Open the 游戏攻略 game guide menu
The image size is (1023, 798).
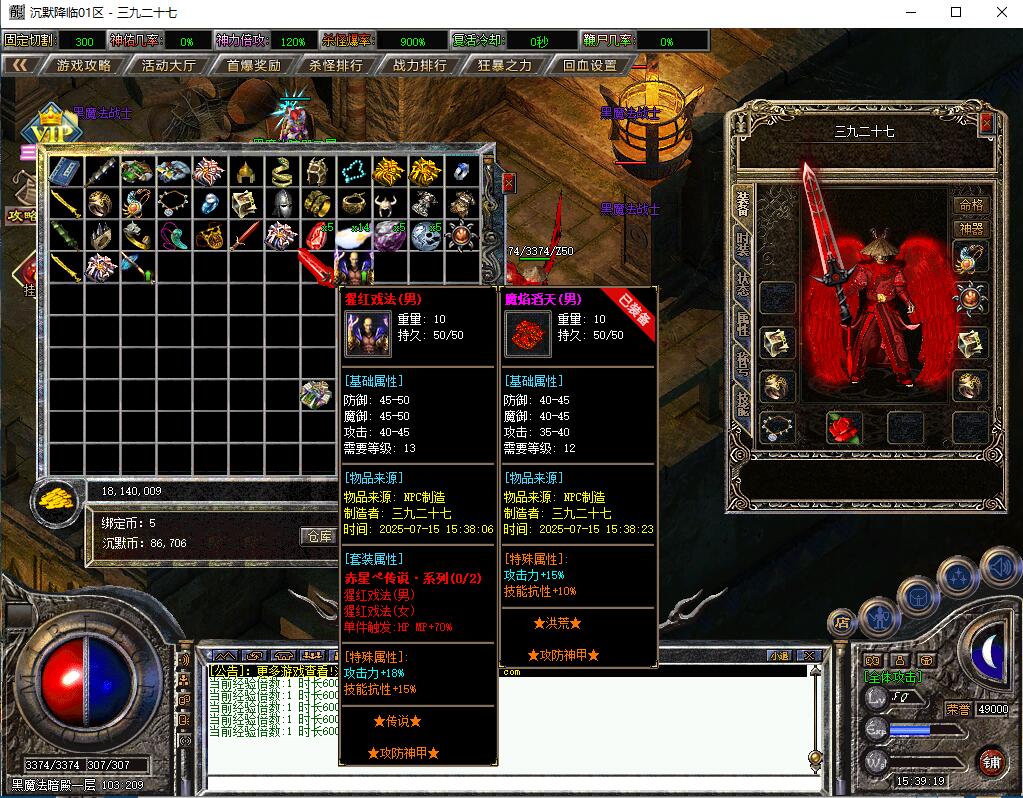[83, 65]
